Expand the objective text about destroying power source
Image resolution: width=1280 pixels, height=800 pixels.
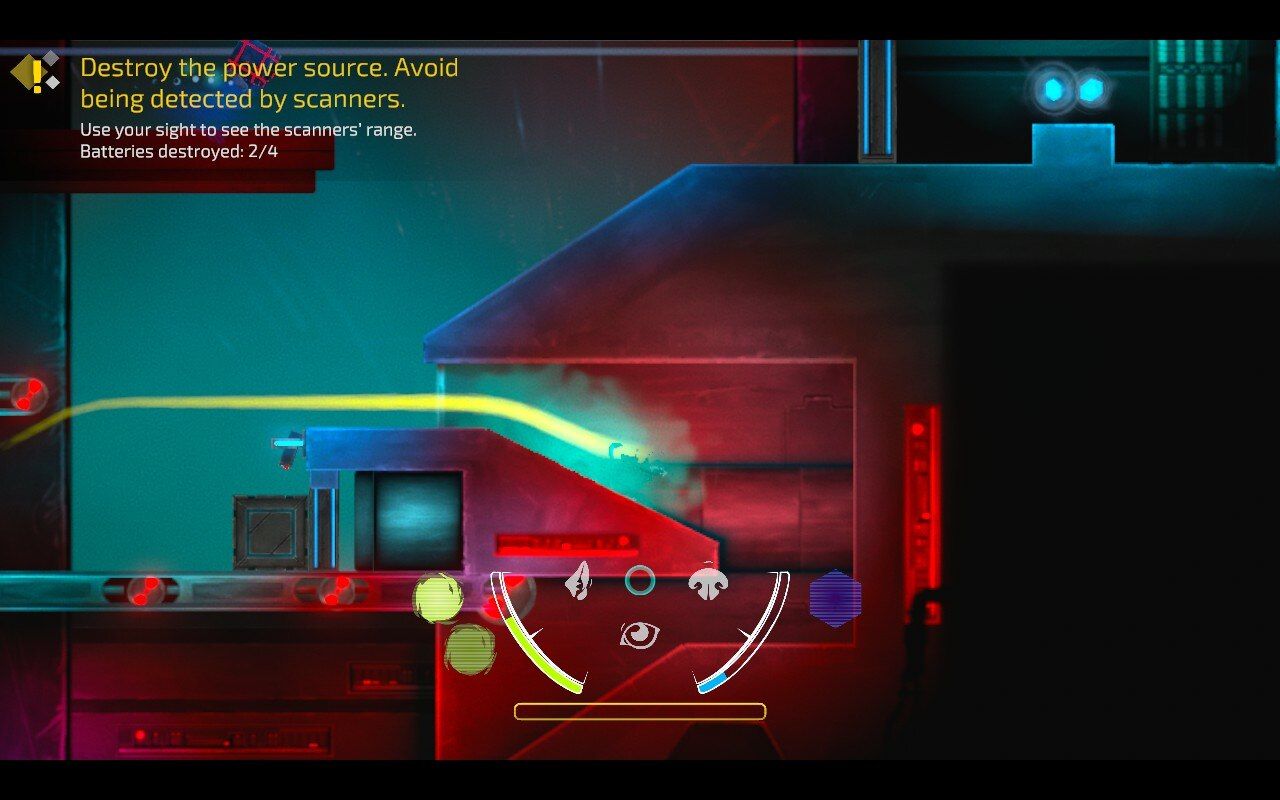click(x=270, y=83)
